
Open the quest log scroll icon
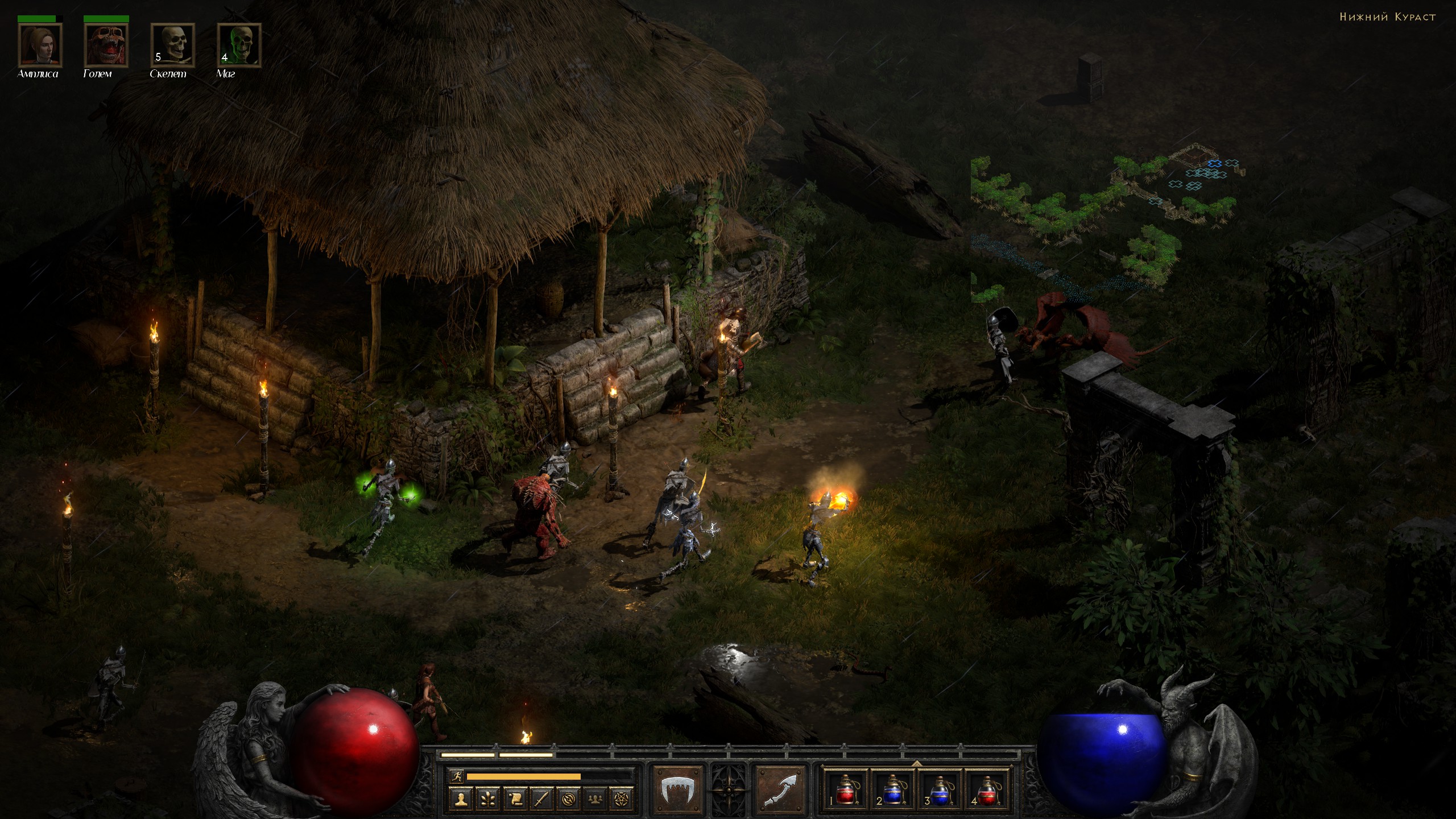coord(515,799)
